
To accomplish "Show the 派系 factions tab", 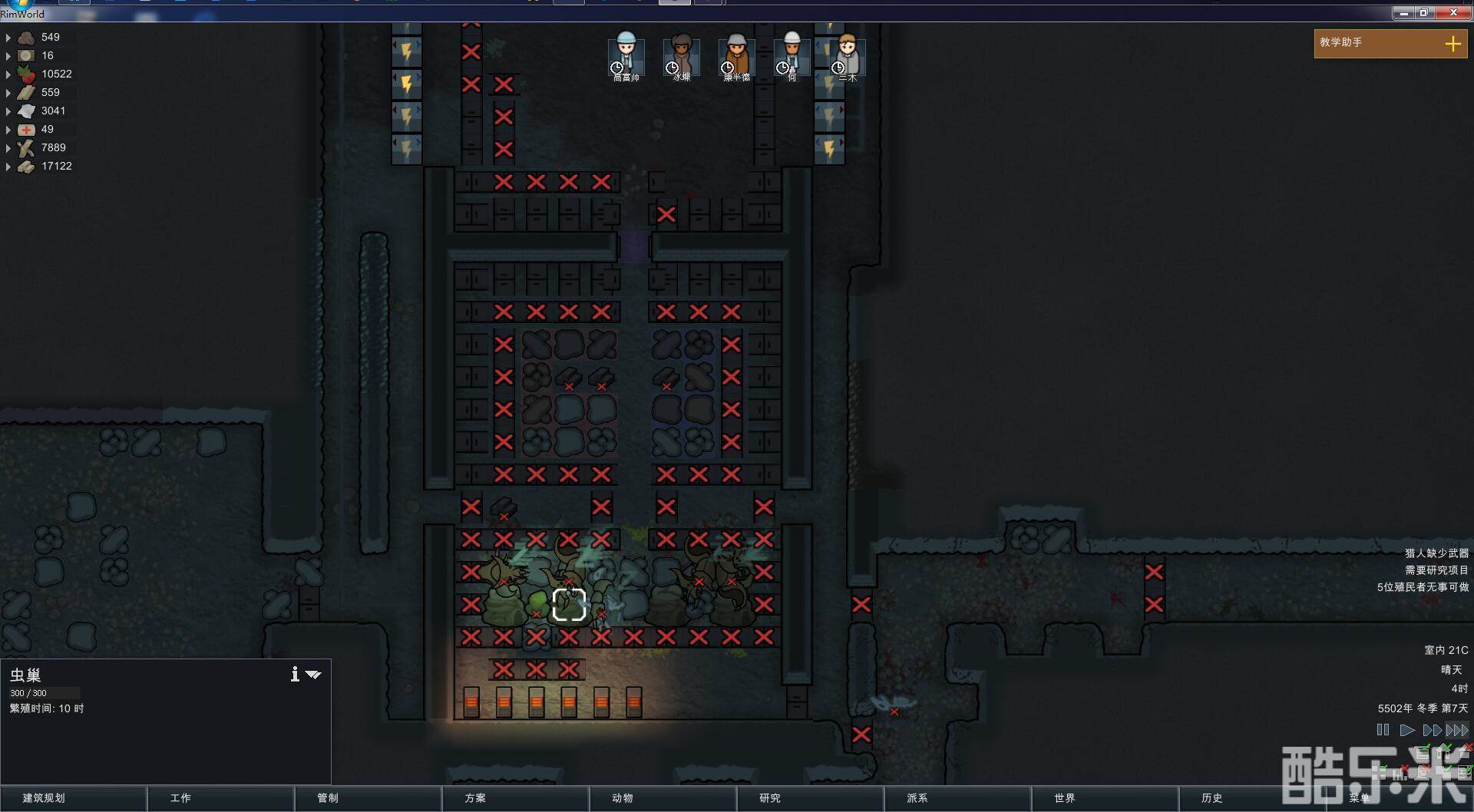I will pos(957,798).
